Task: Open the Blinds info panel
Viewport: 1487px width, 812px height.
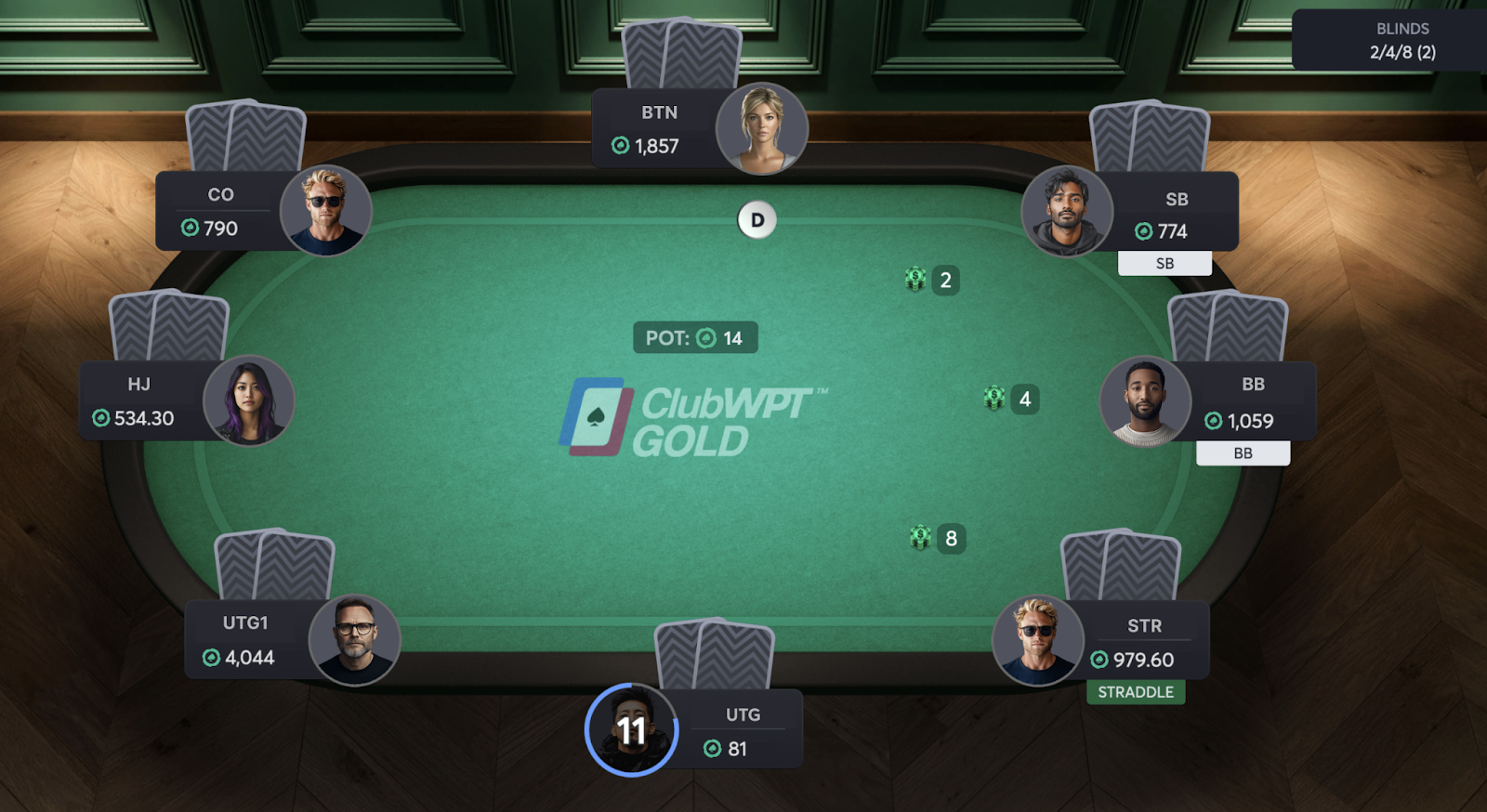Action: tap(1401, 41)
